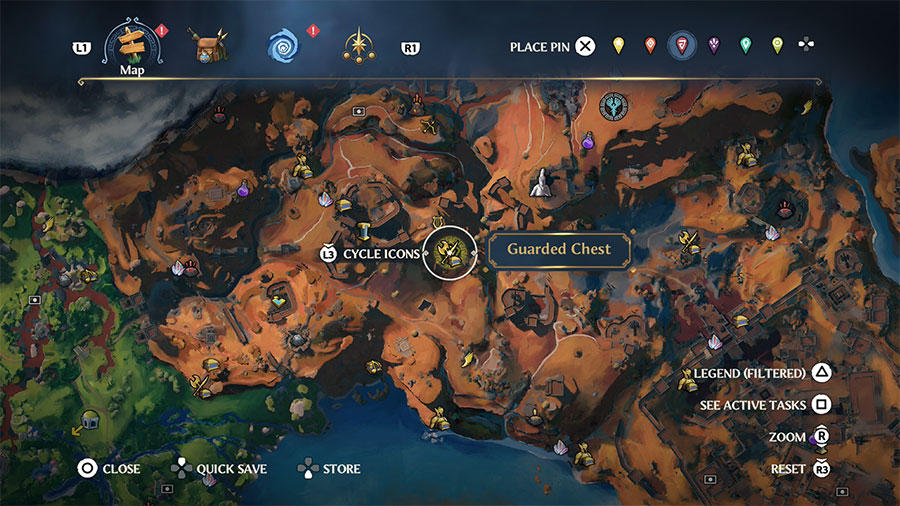The height and width of the screenshot is (506, 900).
Task: Switch to the golden compass star tab
Action: click(356, 45)
